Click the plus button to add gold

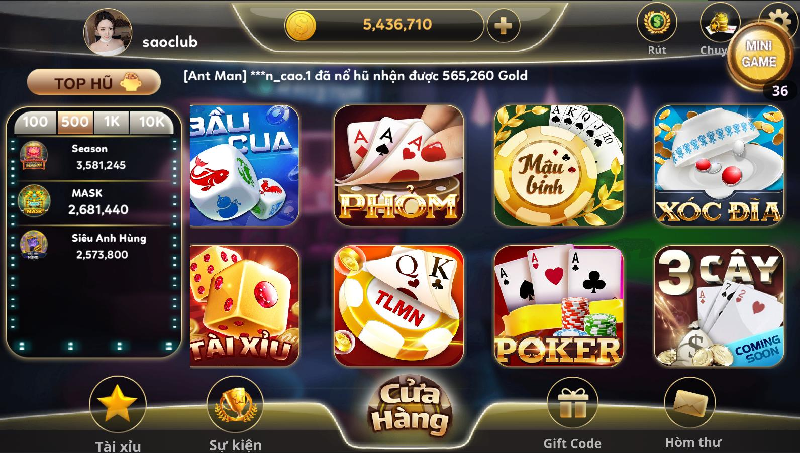503,25
